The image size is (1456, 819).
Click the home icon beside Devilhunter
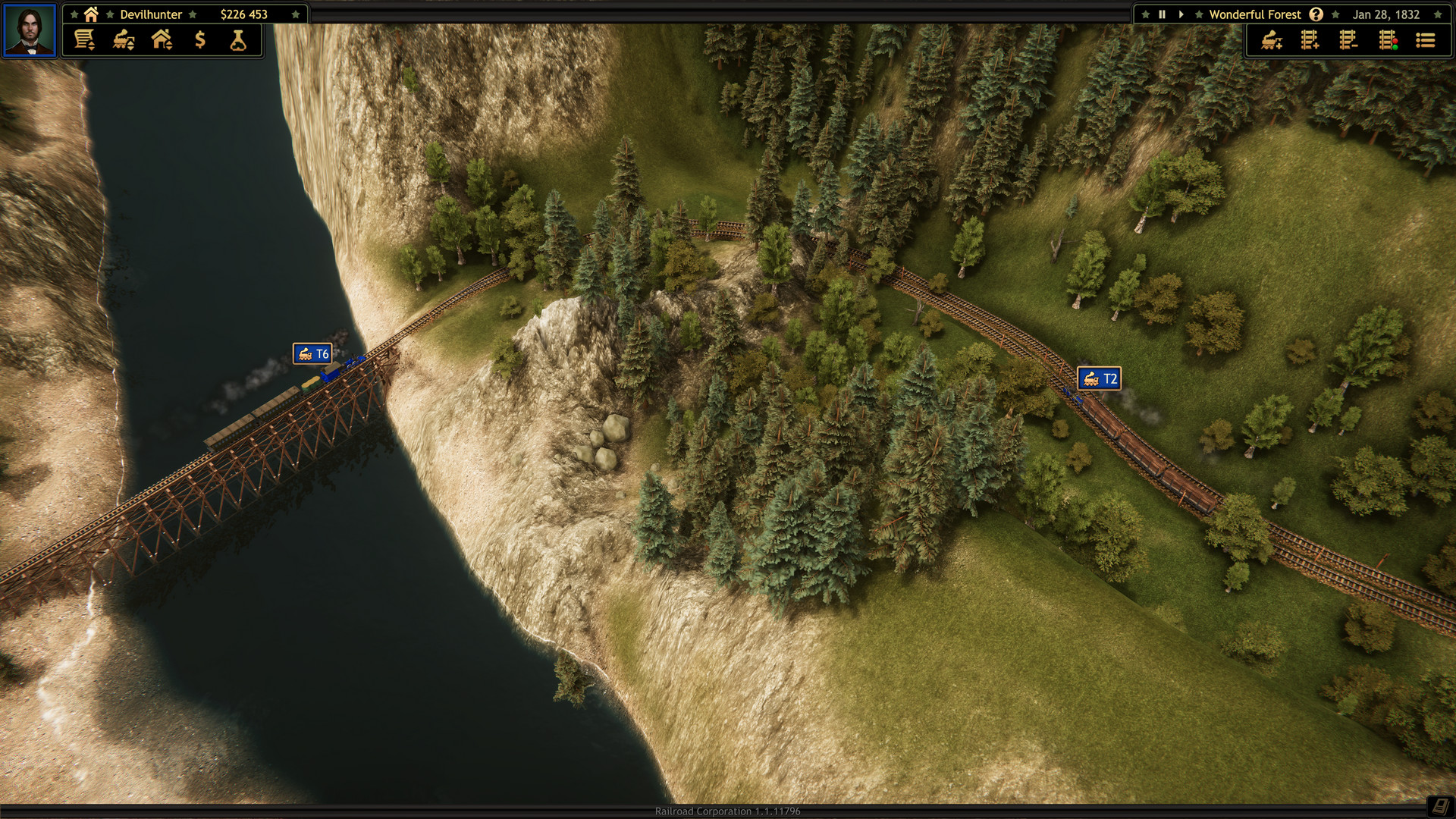pyautogui.click(x=90, y=14)
